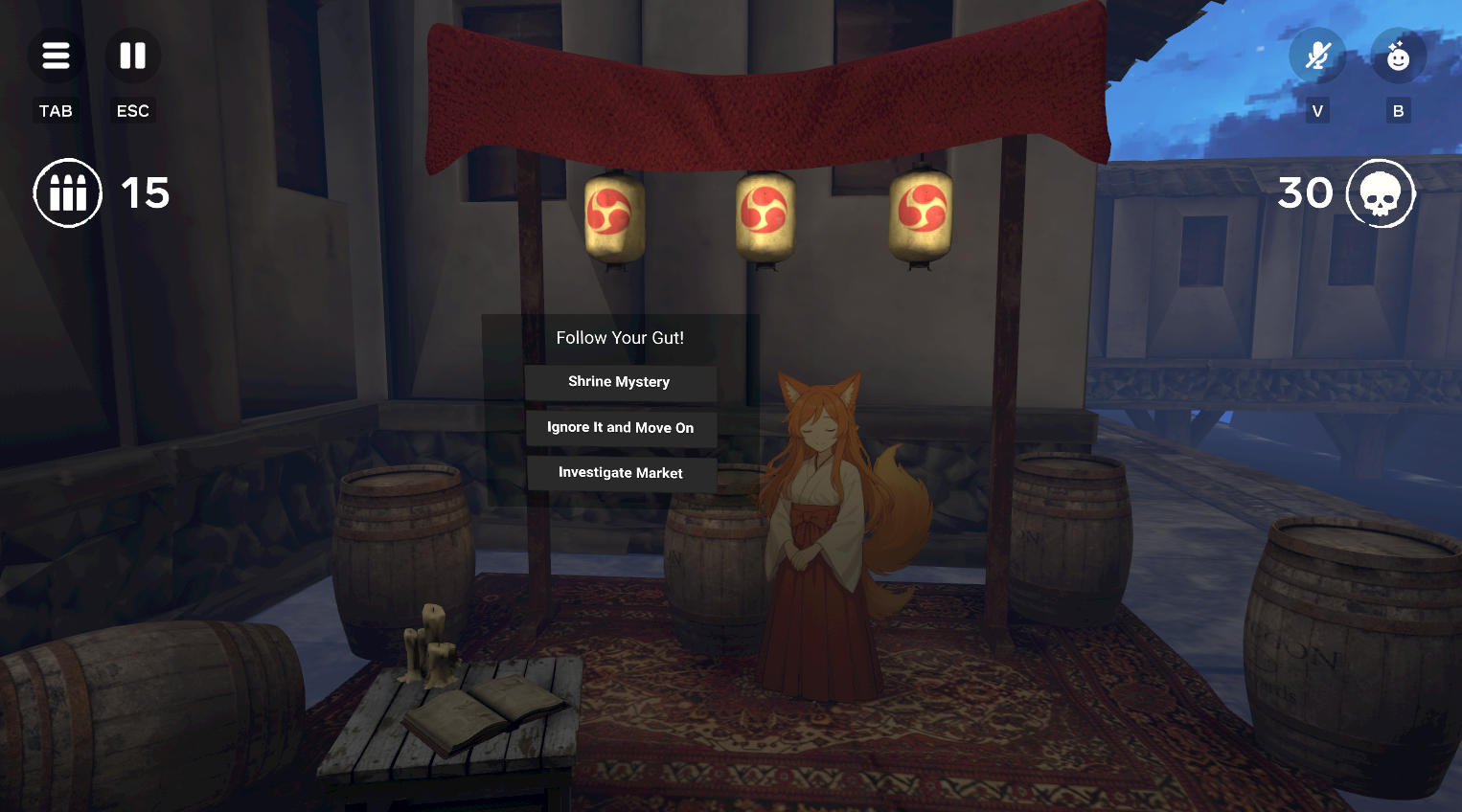Choose the "Ignore It and Move On" entry
This screenshot has width=1462, height=812.
click(x=620, y=427)
